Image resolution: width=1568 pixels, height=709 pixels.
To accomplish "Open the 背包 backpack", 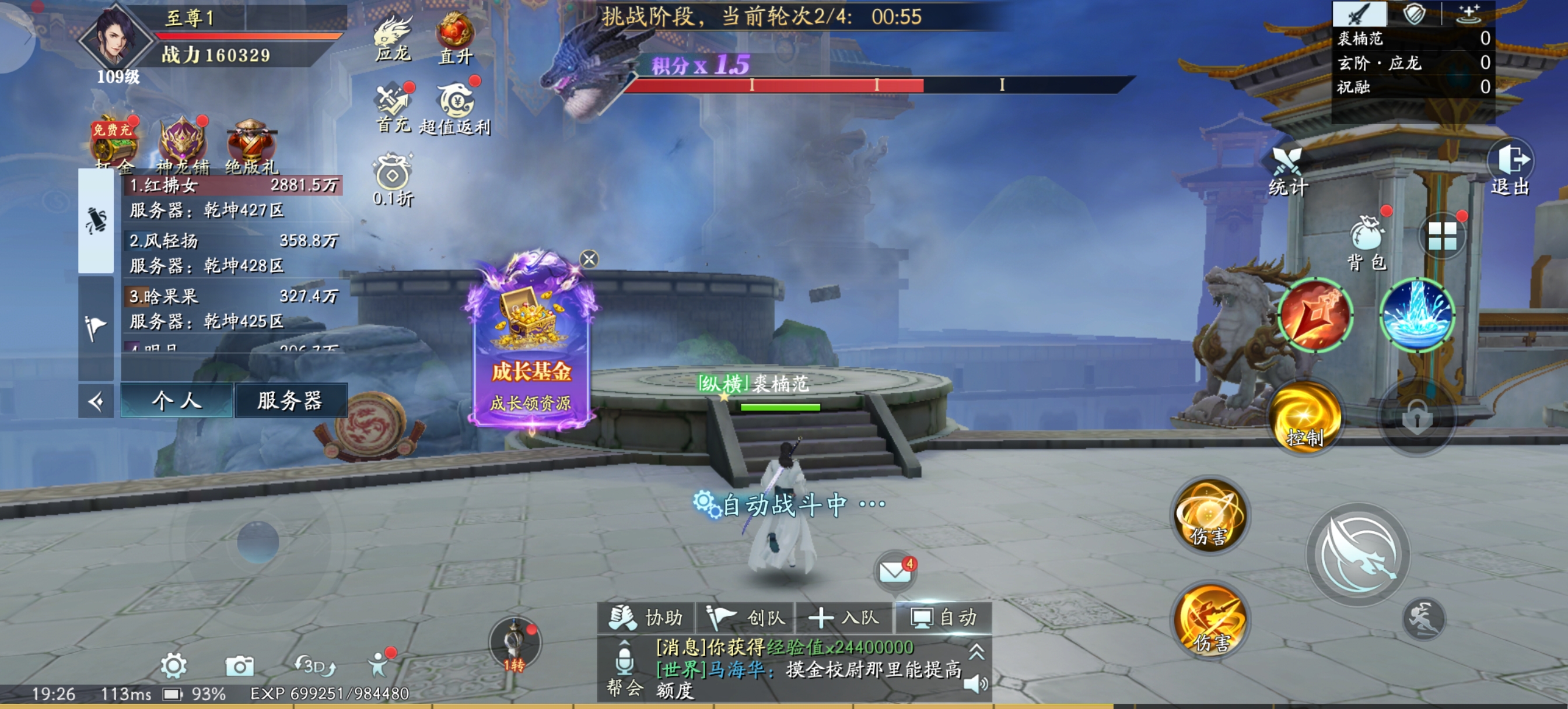I will point(1368,242).
